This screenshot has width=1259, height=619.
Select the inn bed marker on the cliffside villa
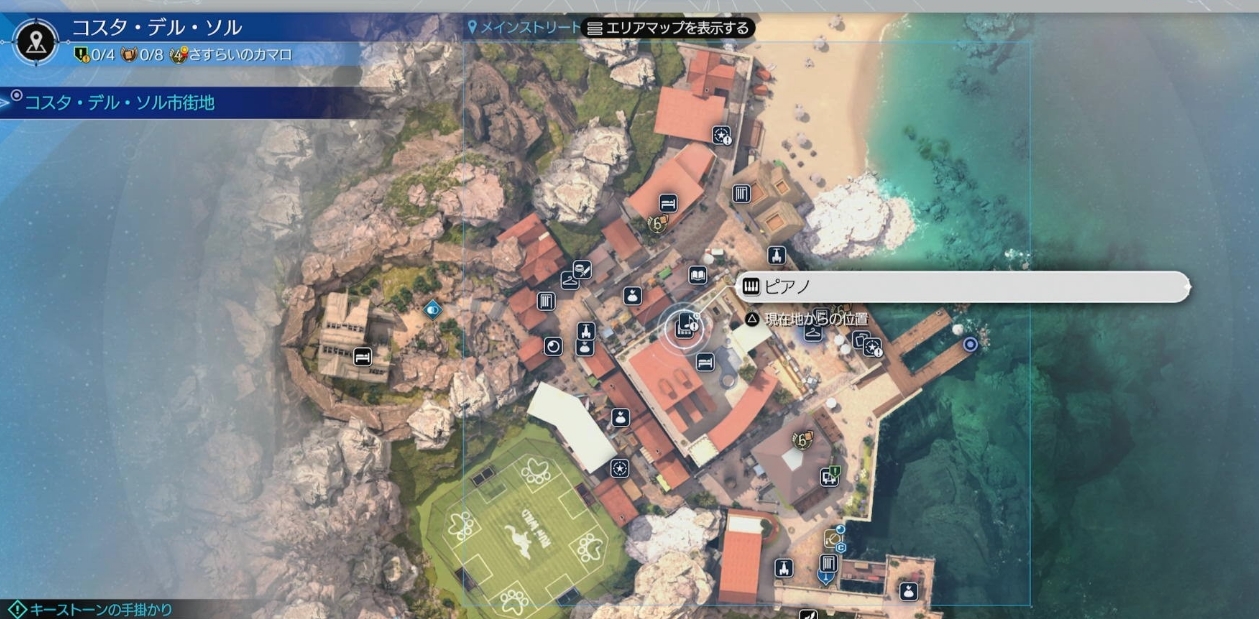[362, 356]
